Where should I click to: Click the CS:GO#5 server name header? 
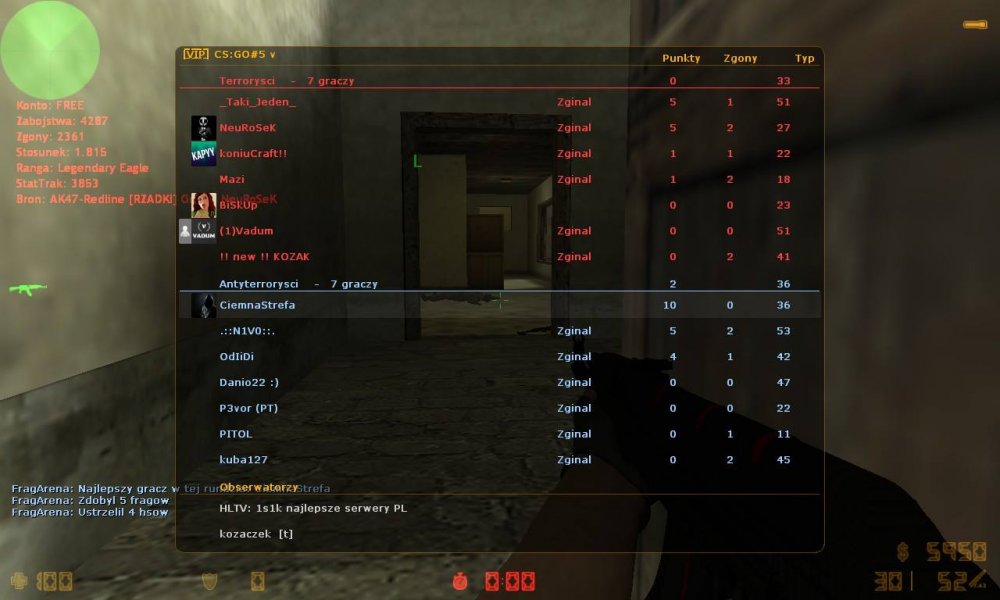(x=244, y=56)
